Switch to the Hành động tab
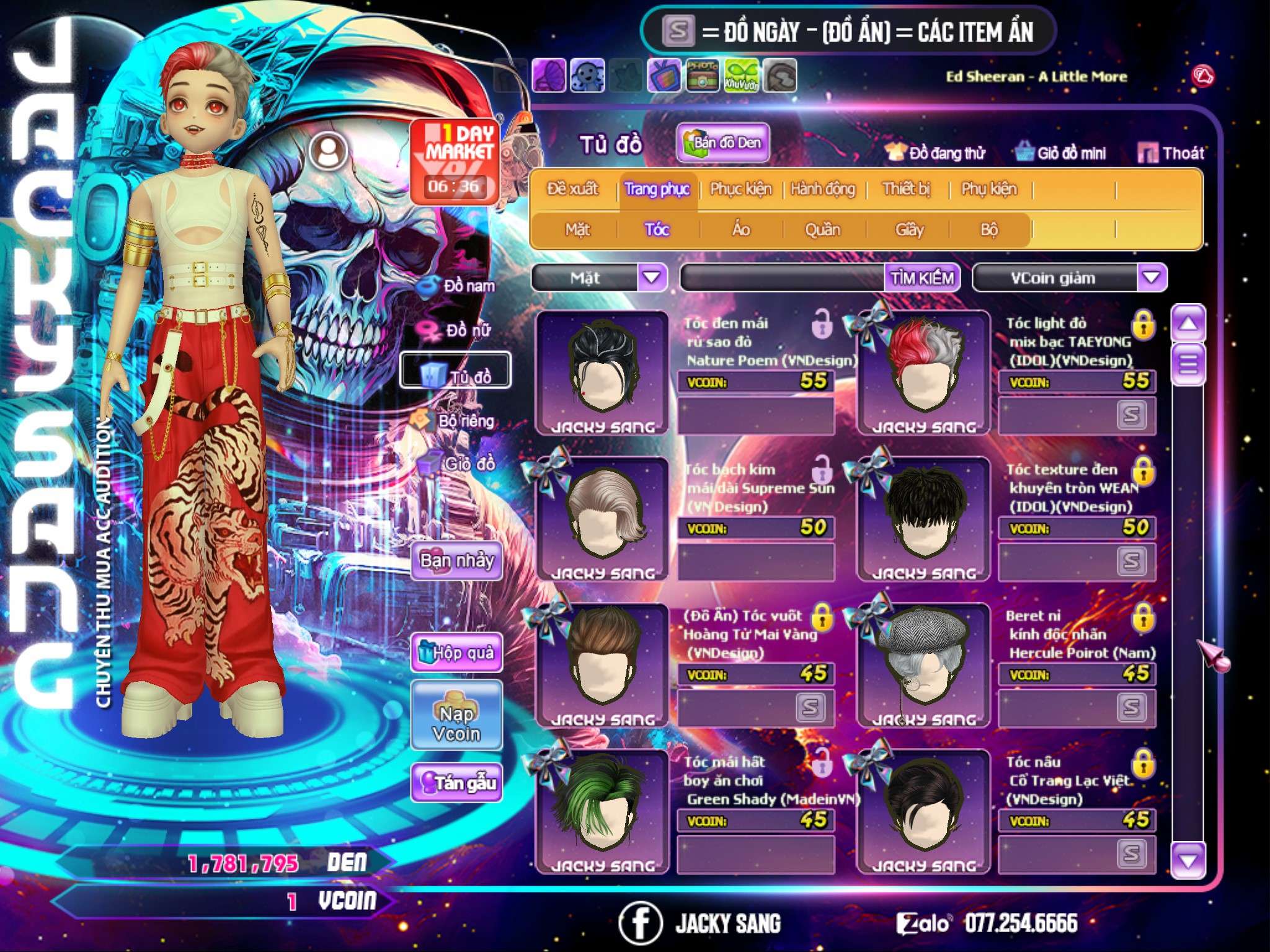The height and width of the screenshot is (952, 1270). point(823,189)
